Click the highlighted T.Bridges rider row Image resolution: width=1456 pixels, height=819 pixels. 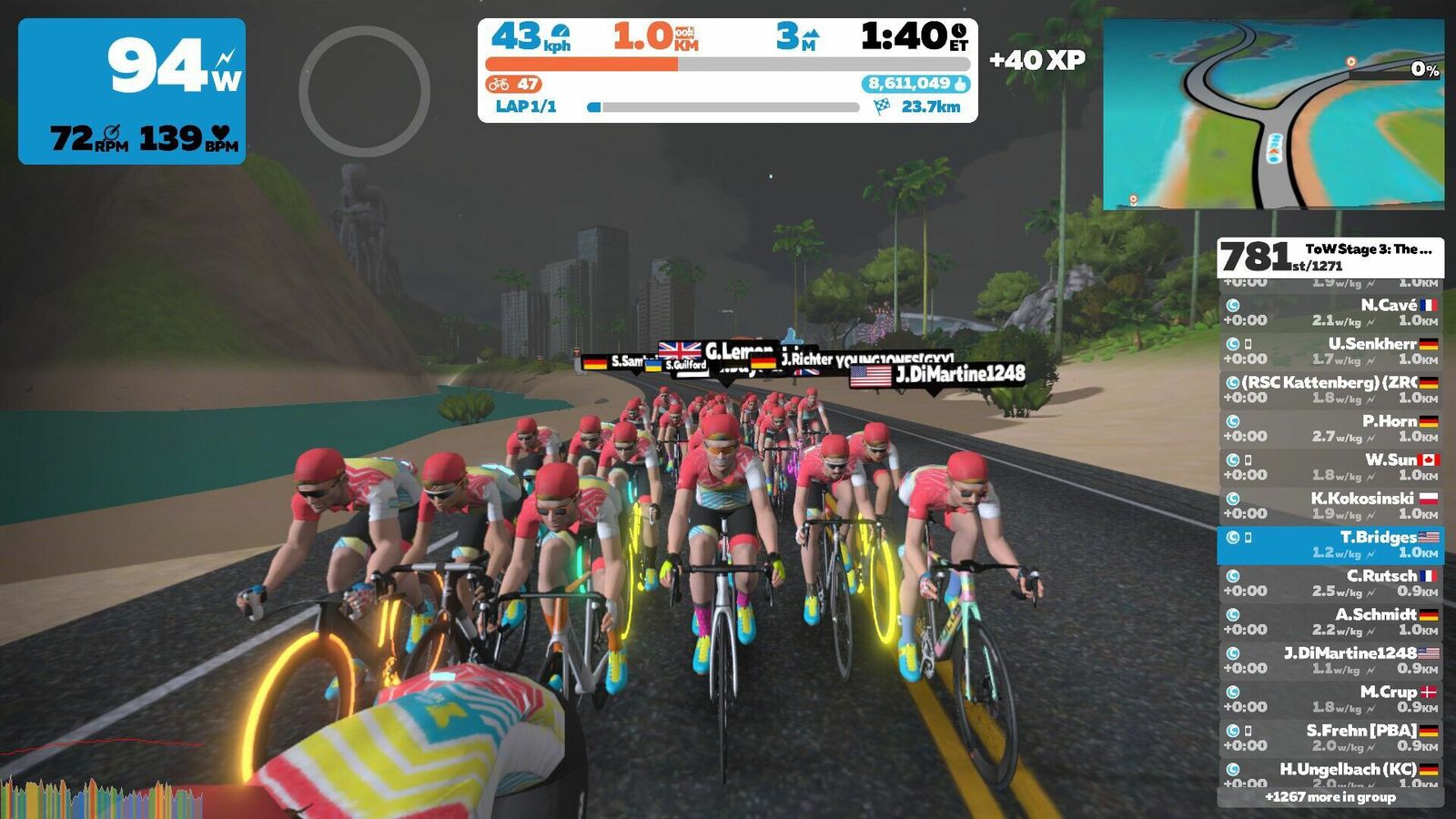[1330, 544]
